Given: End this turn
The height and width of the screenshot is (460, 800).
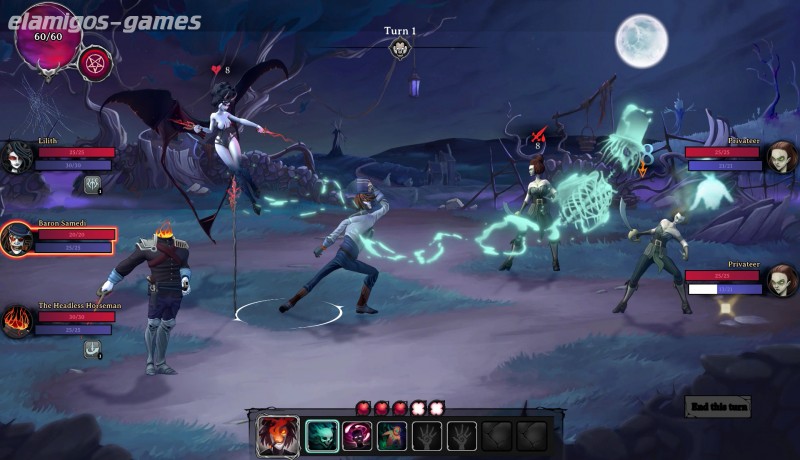Looking at the screenshot, I should pyautogui.click(x=717, y=406).
